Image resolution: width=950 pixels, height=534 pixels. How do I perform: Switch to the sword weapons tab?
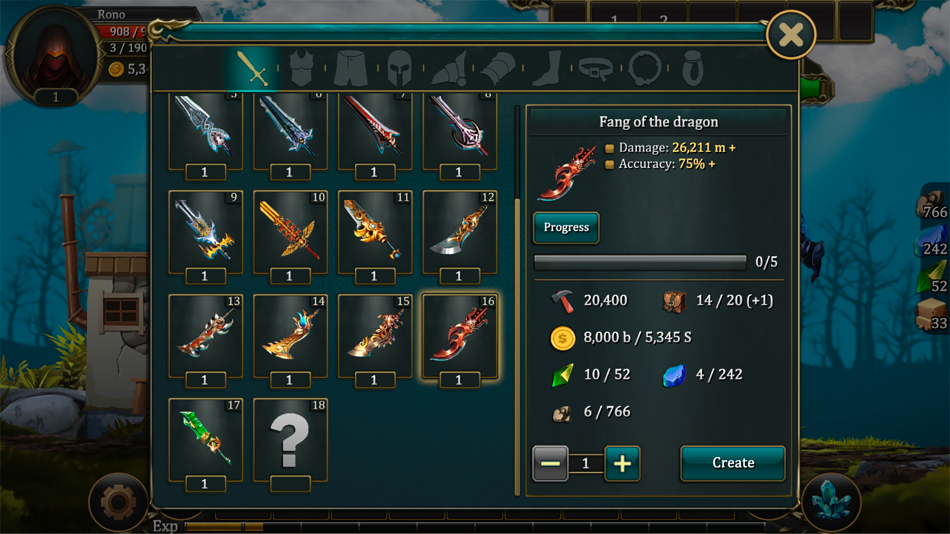coord(252,68)
